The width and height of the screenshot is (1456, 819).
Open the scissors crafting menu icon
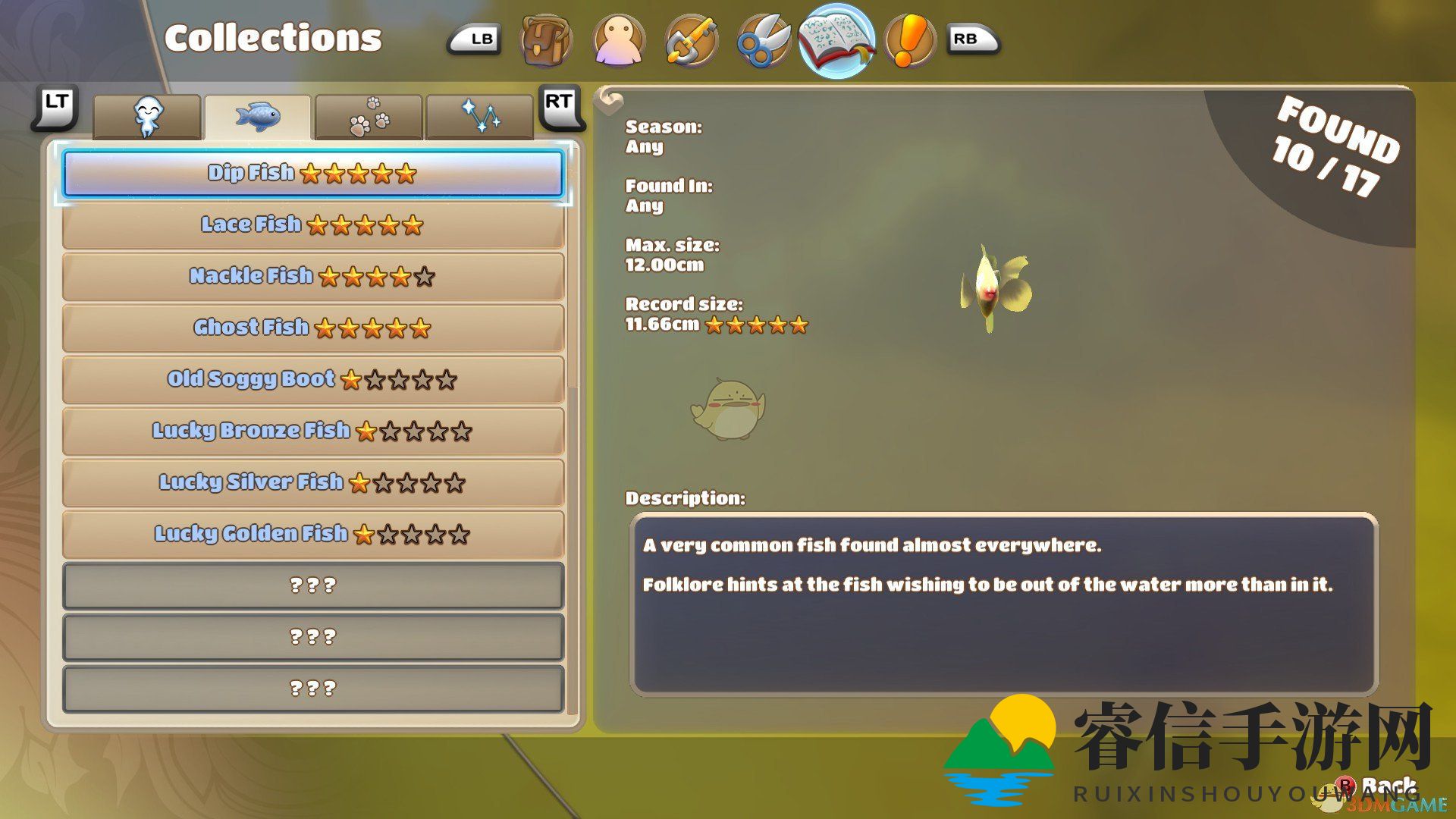tap(763, 40)
